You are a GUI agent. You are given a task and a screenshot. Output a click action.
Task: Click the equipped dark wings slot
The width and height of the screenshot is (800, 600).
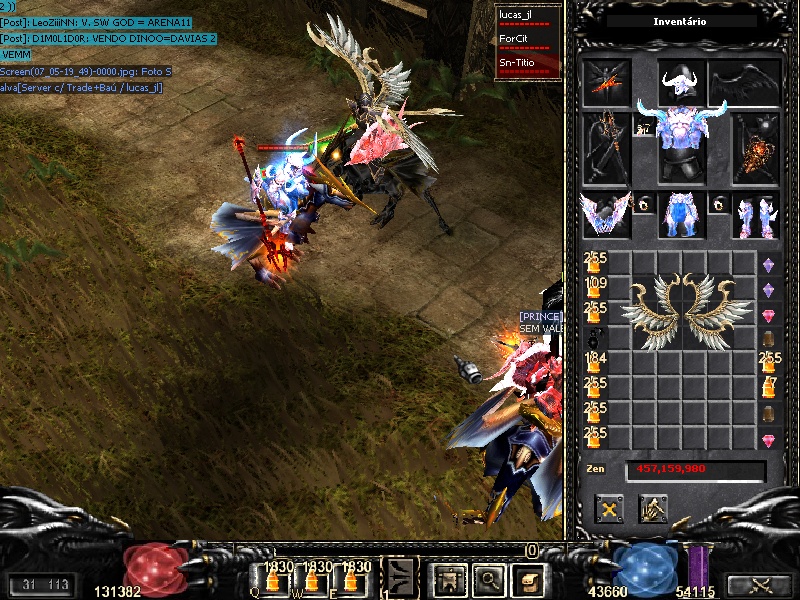pyautogui.click(x=745, y=81)
